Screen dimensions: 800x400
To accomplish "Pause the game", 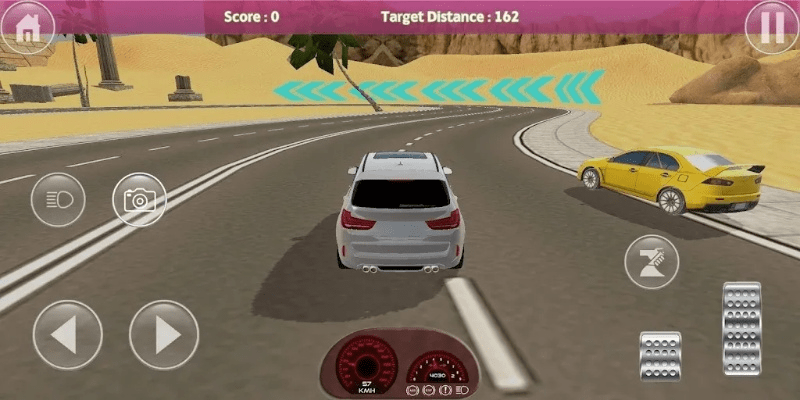I will [x=771, y=27].
